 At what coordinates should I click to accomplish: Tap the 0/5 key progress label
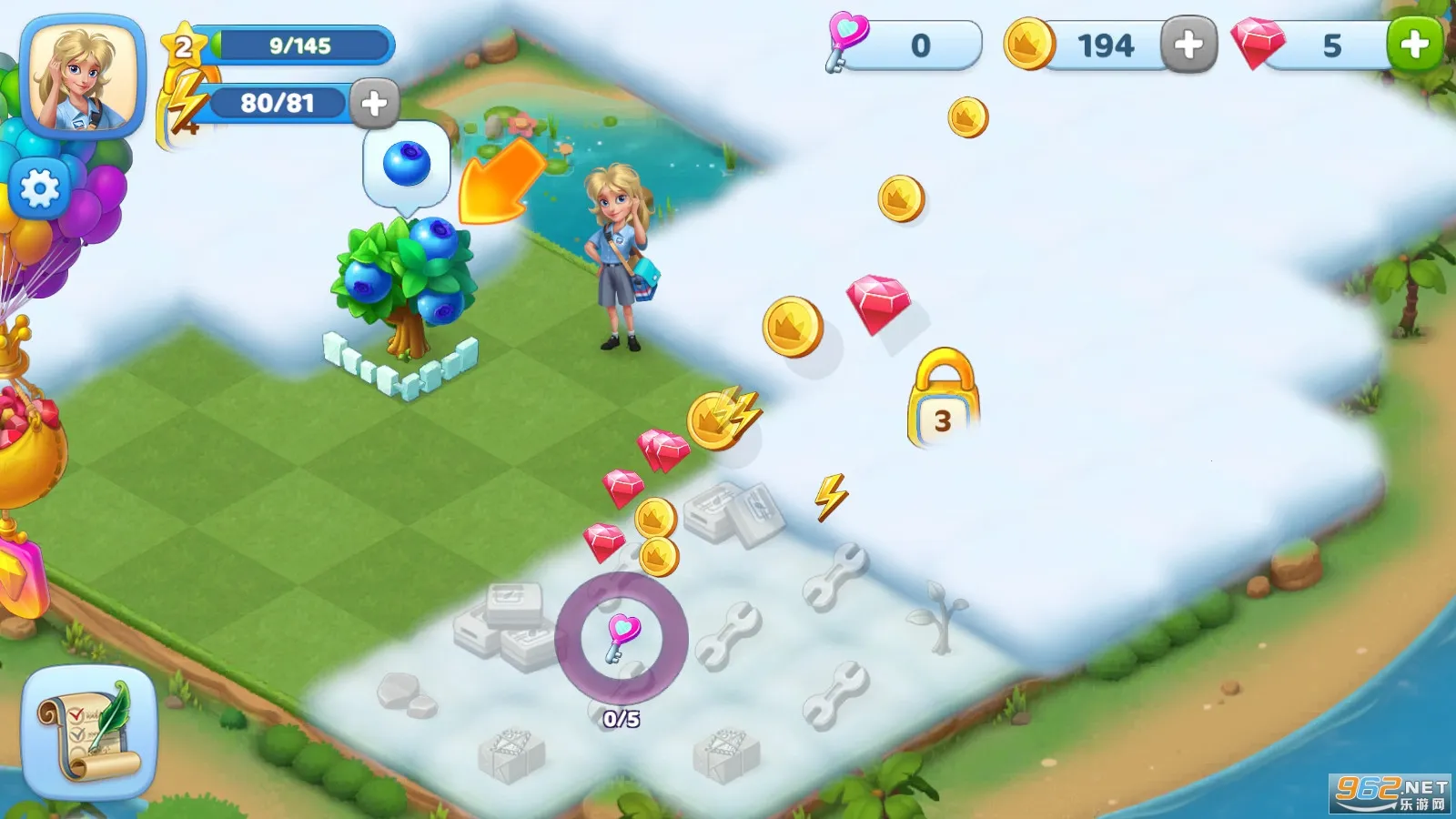pos(620,717)
